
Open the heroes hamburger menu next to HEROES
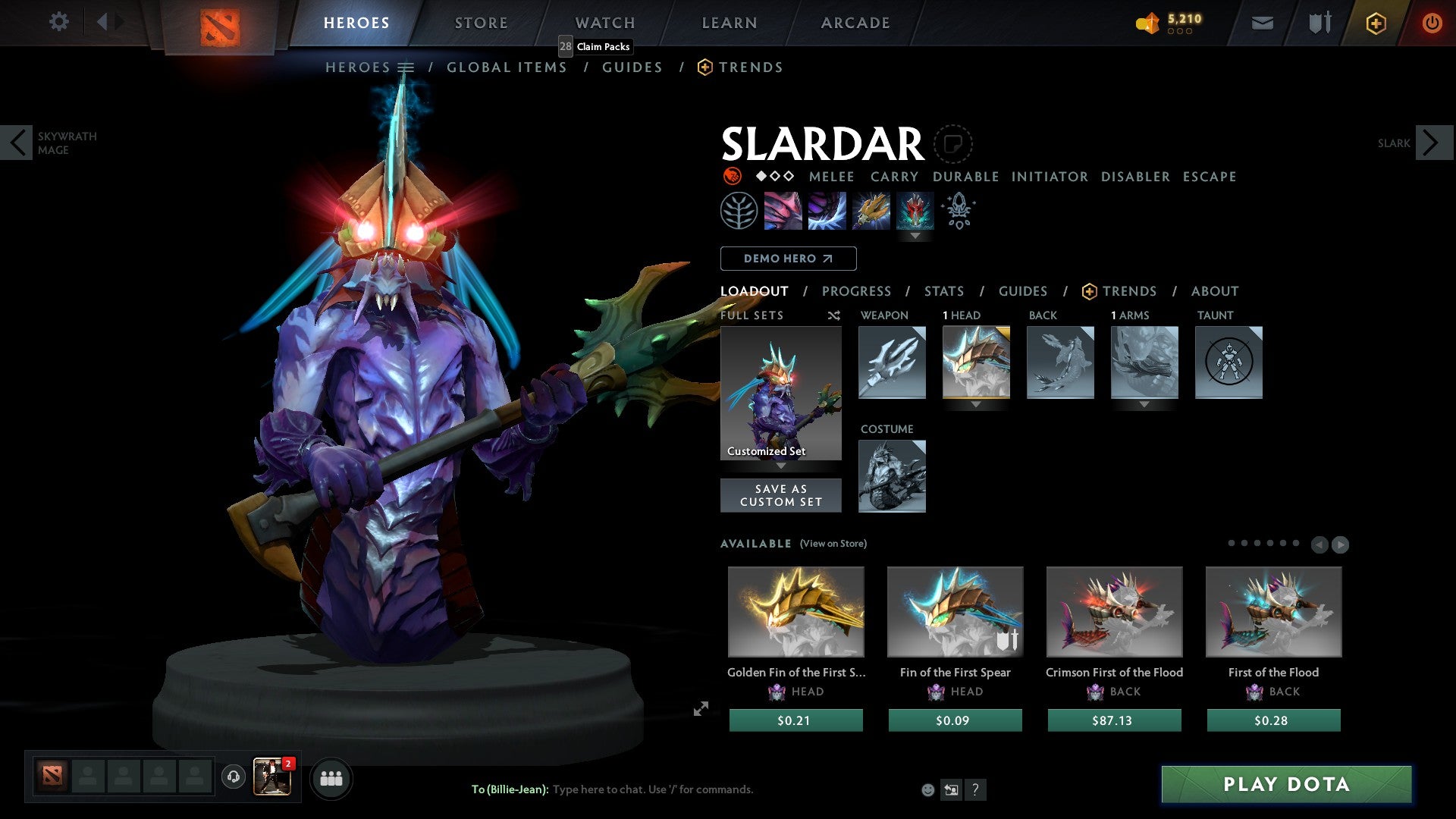[x=407, y=67]
